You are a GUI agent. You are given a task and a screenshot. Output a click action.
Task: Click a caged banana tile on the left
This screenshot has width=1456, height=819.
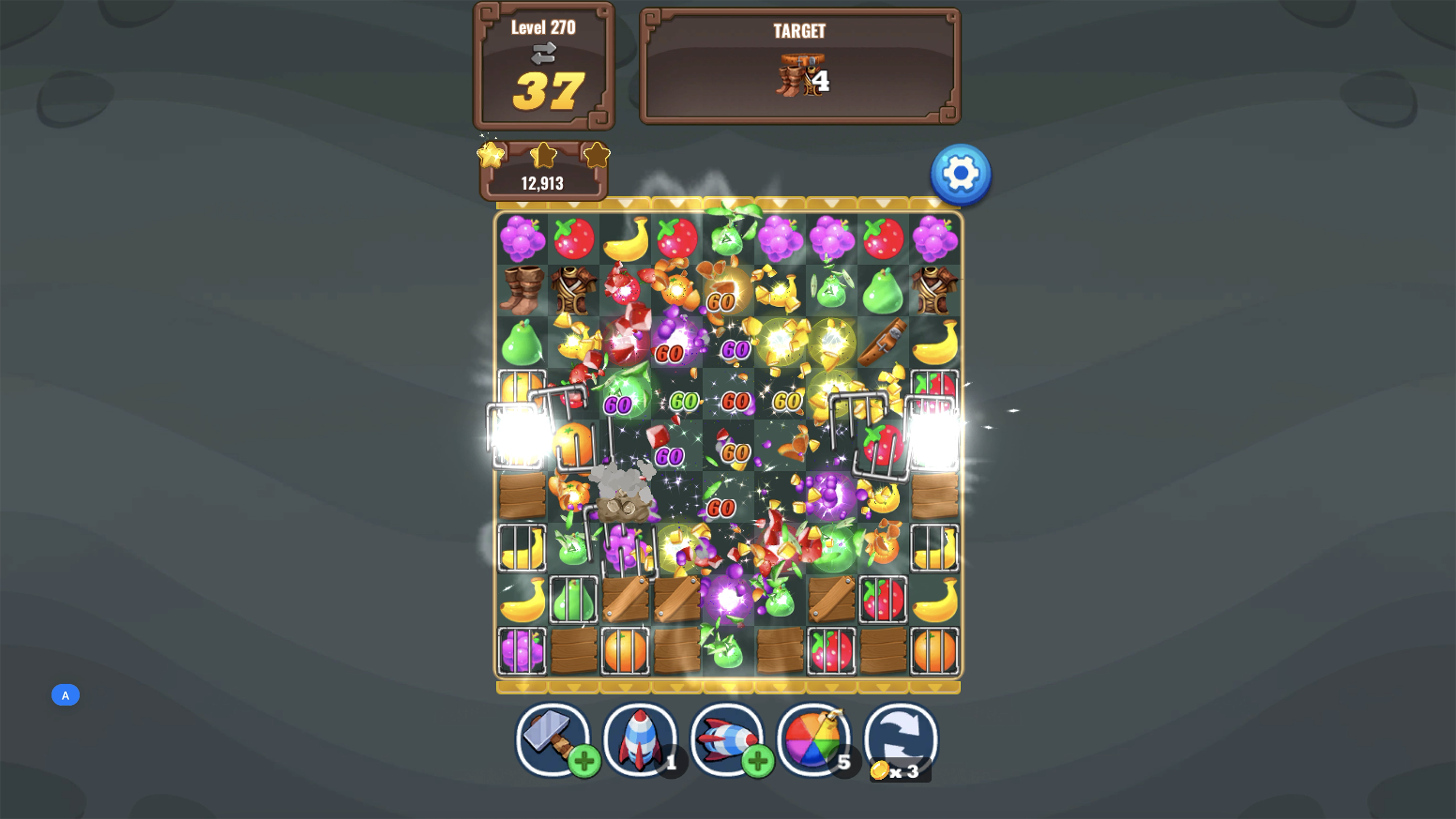point(523,549)
